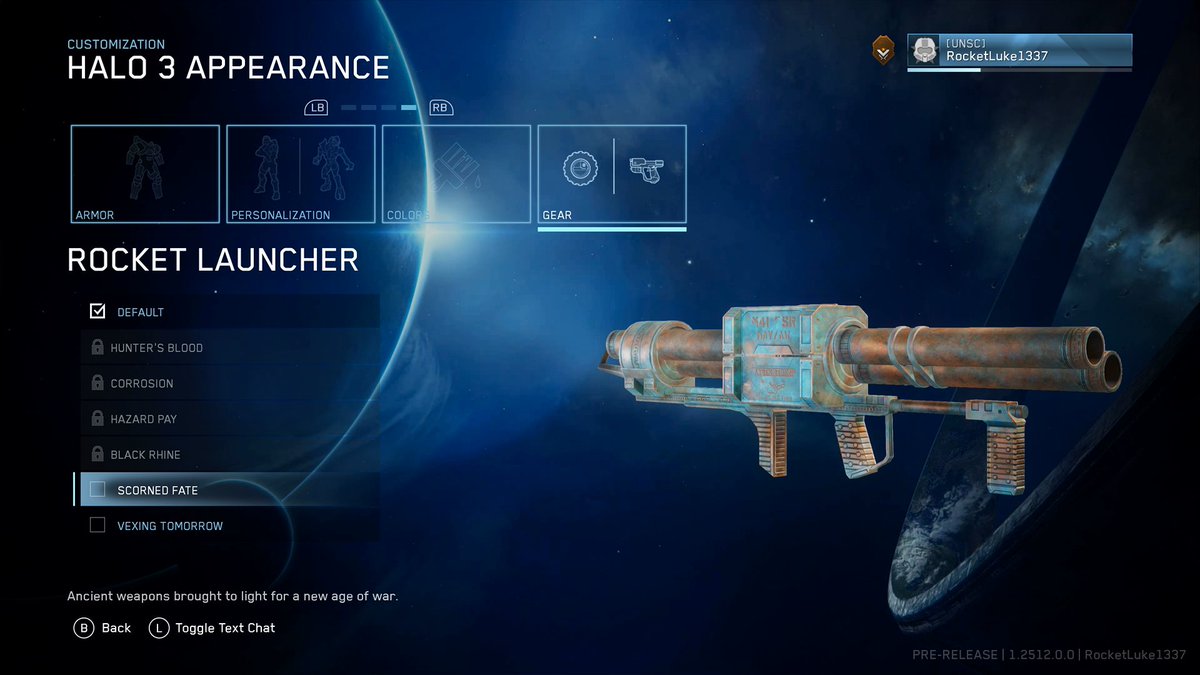The width and height of the screenshot is (1200, 675).
Task: Toggle Text Chat option
Action: point(212,628)
